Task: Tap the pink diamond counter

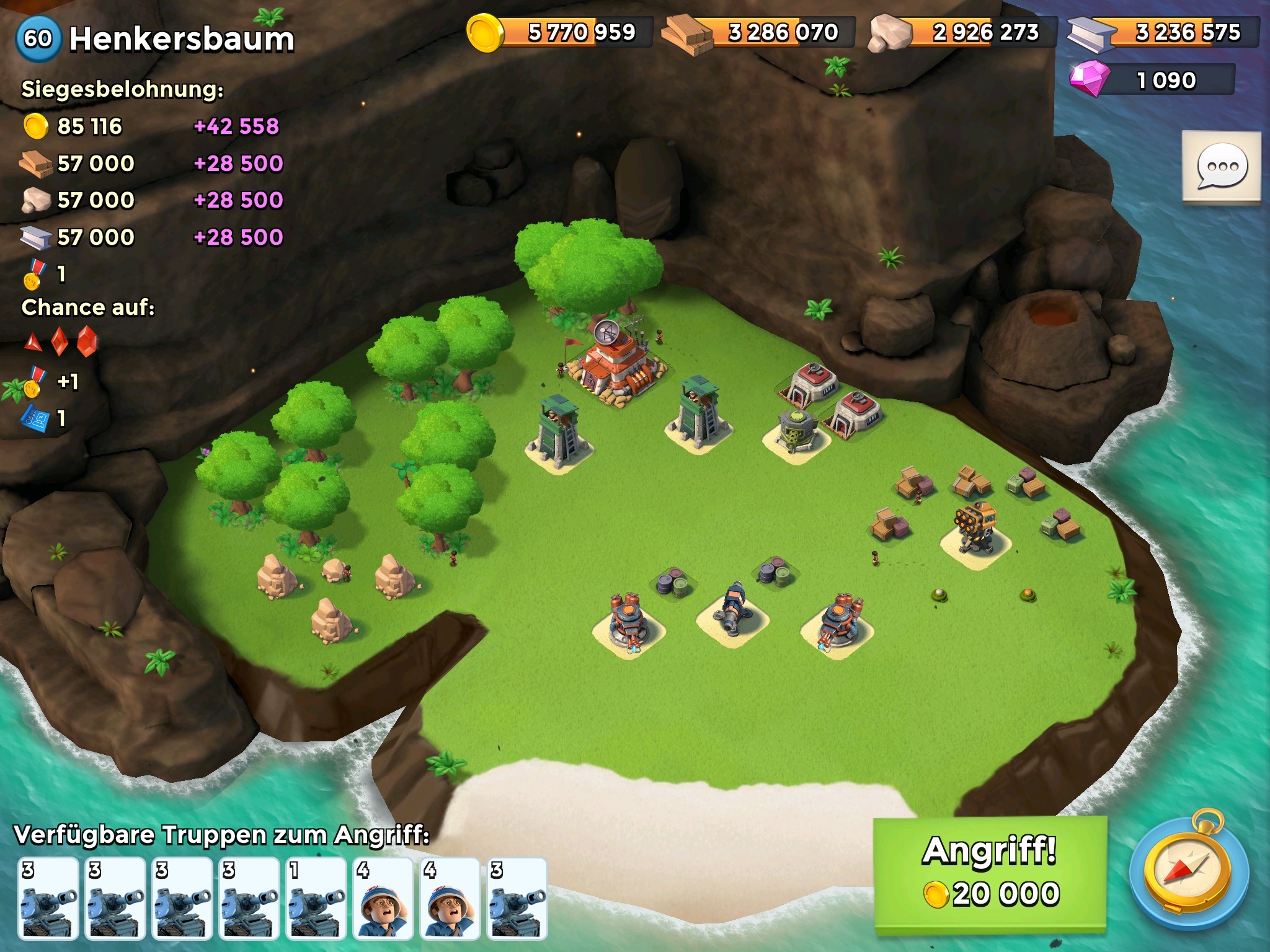Action: click(x=1153, y=81)
